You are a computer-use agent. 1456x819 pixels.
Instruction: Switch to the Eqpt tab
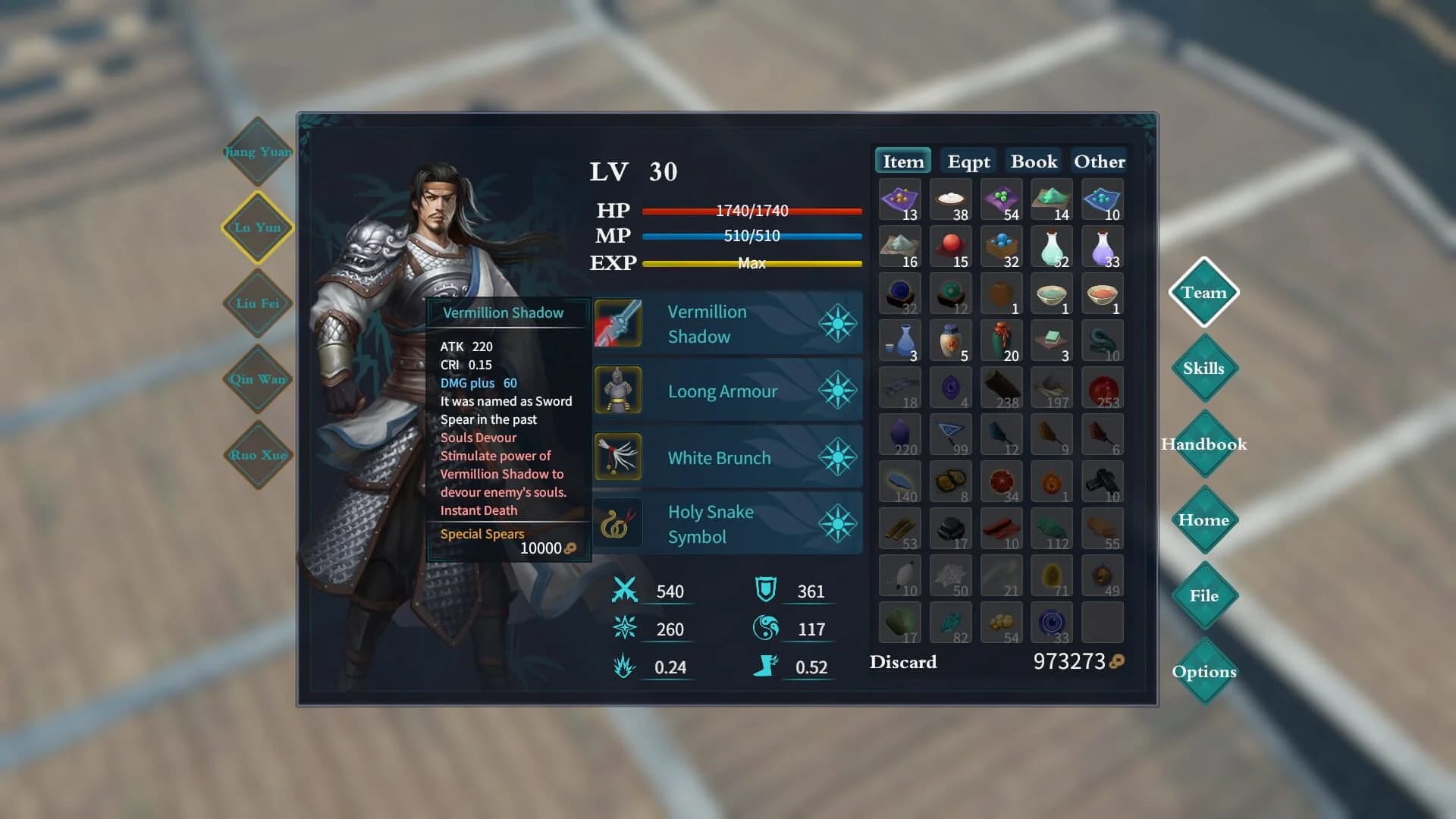click(967, 161)
